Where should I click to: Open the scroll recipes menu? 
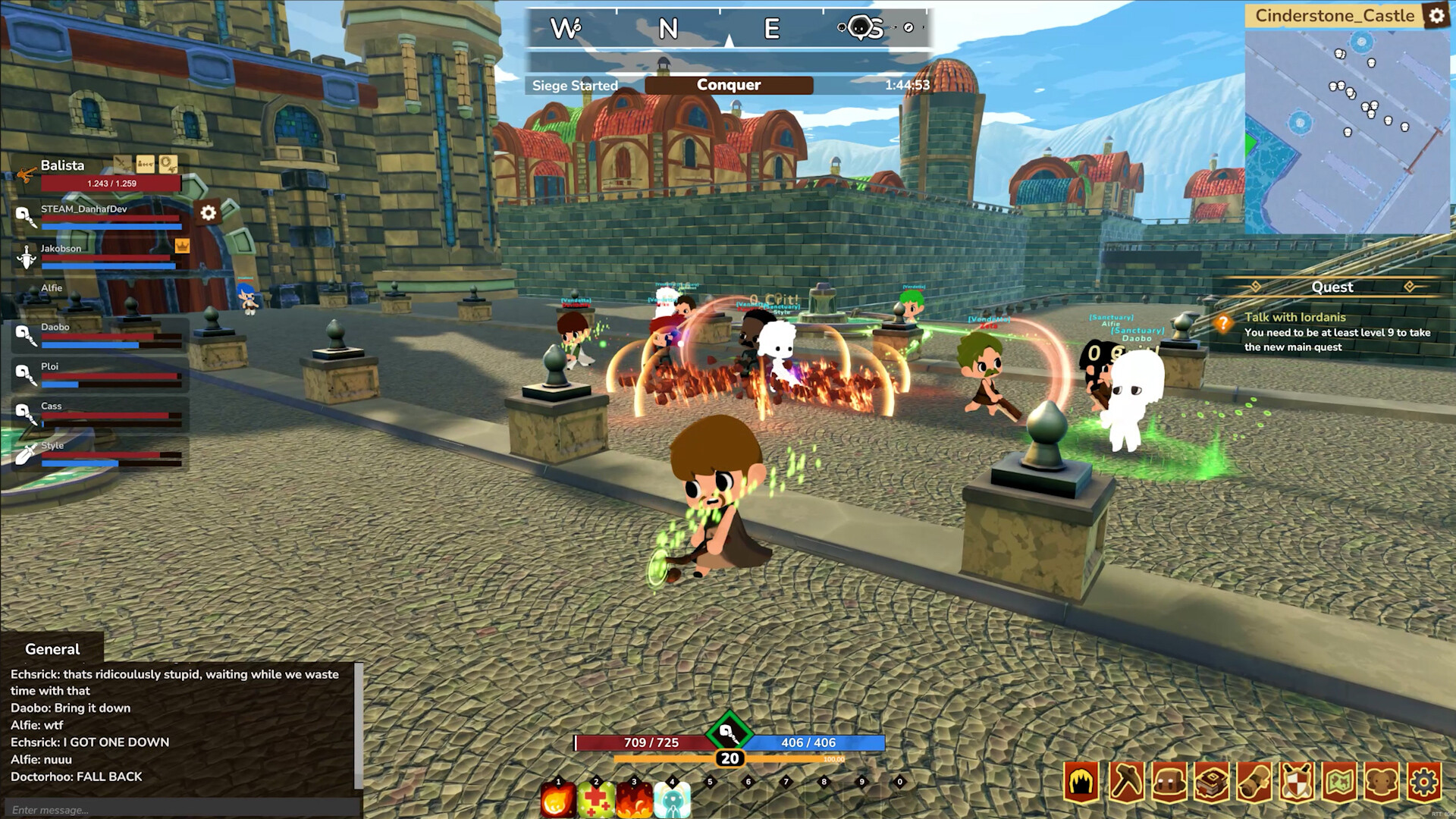[1256, 780]
